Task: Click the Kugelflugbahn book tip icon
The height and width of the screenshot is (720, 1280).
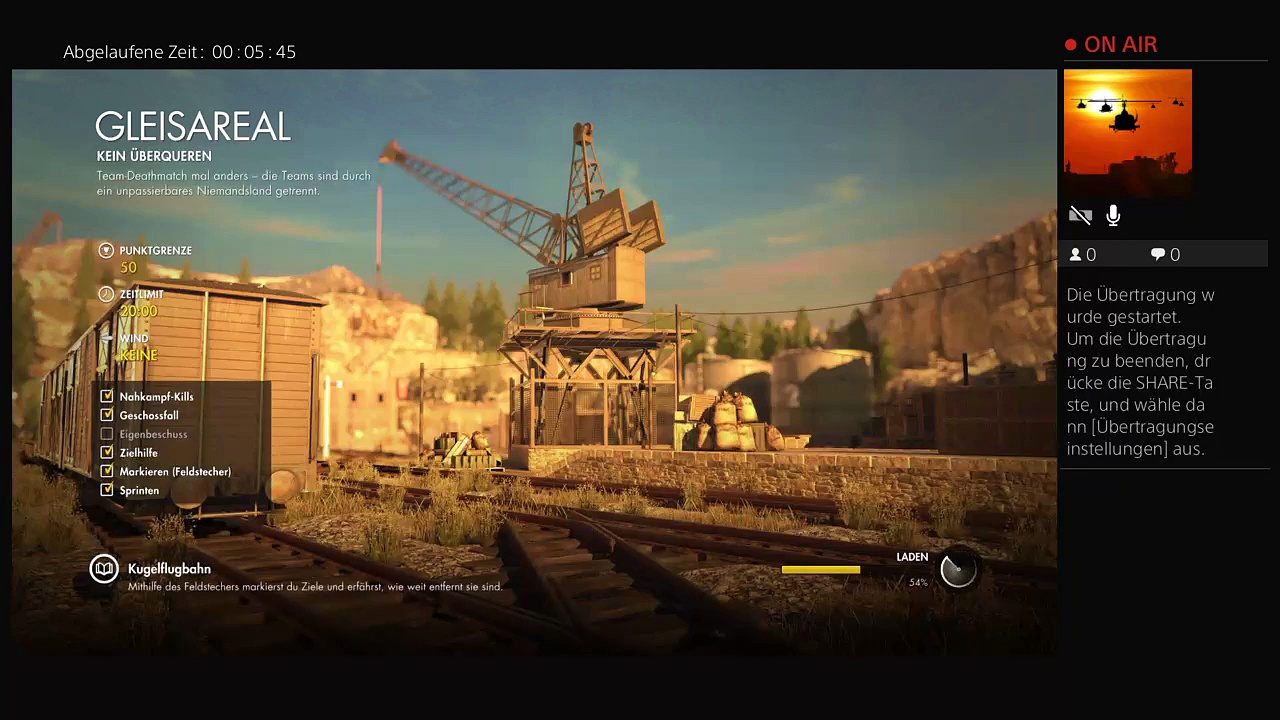Action: pyautogui.click(x=104, y=569)
